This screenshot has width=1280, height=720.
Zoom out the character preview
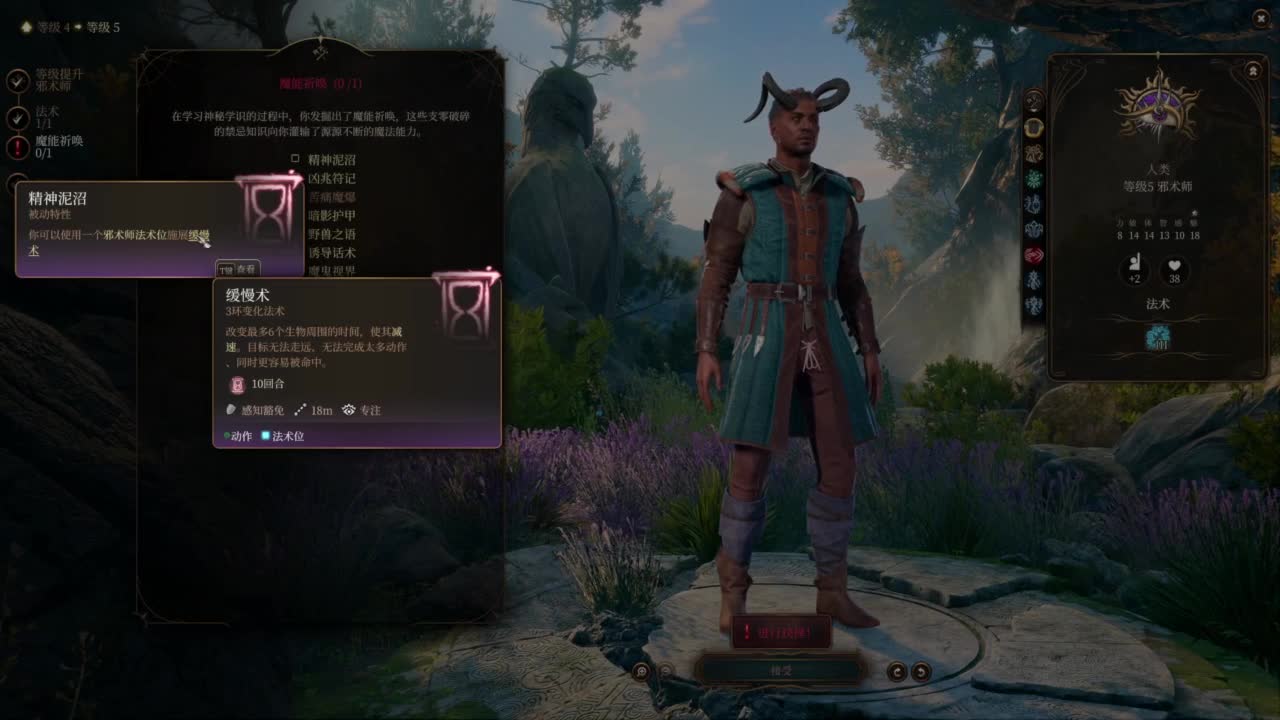pos(665,672)
